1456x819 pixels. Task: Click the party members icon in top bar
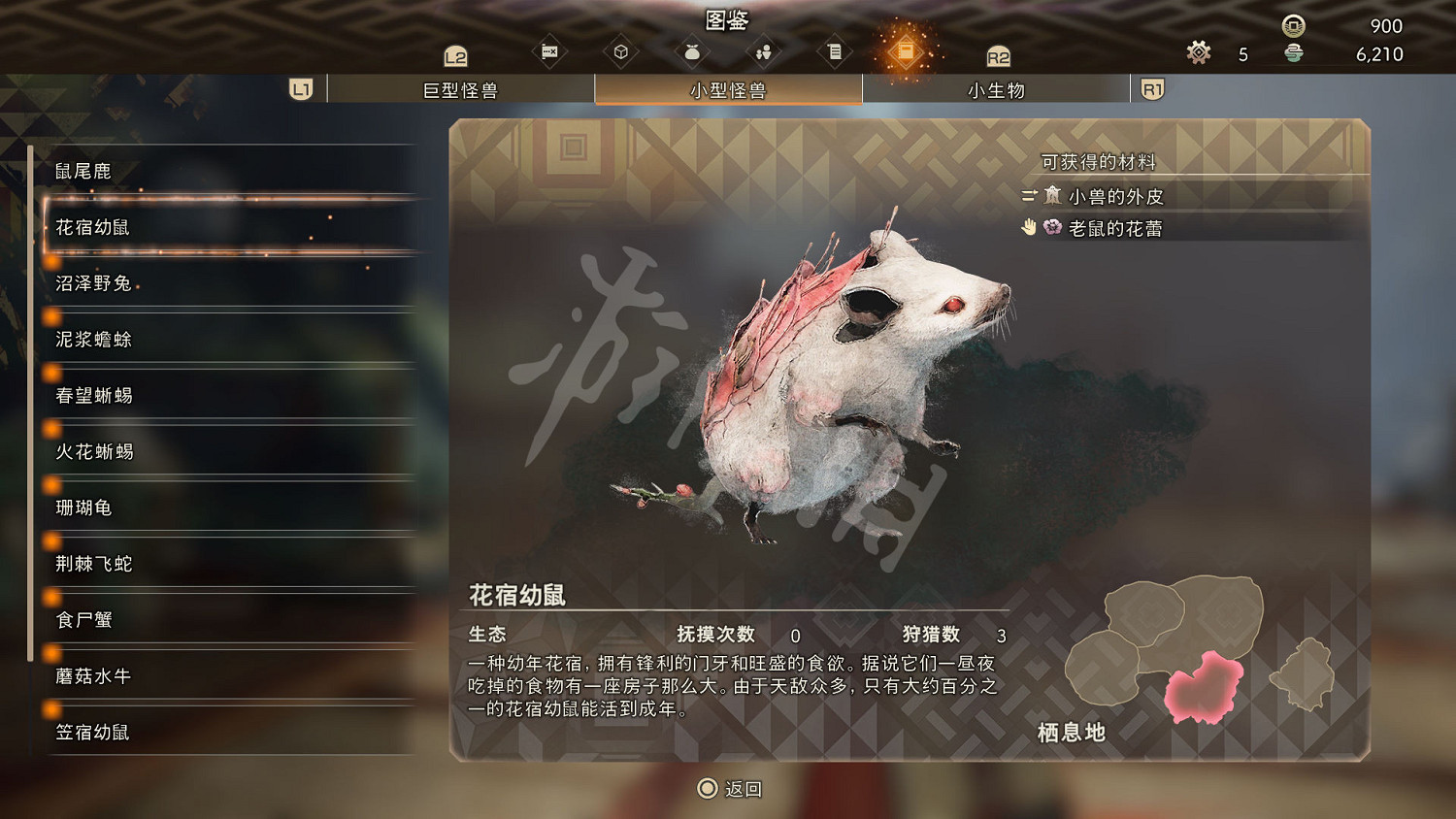(763, 50)
